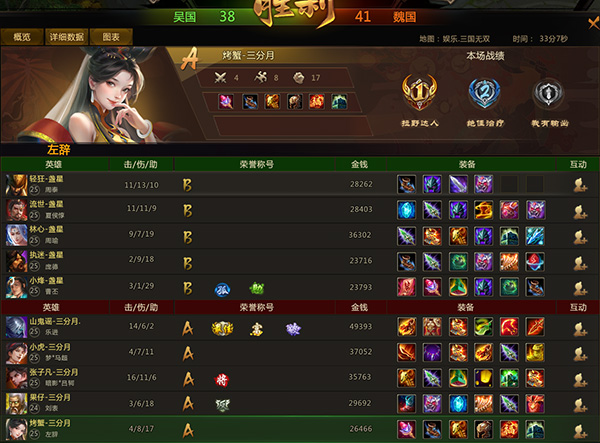The image size is (600, 443).
Task: Select 果仔-三分月's hero portrait
Action: pos(15,404)
